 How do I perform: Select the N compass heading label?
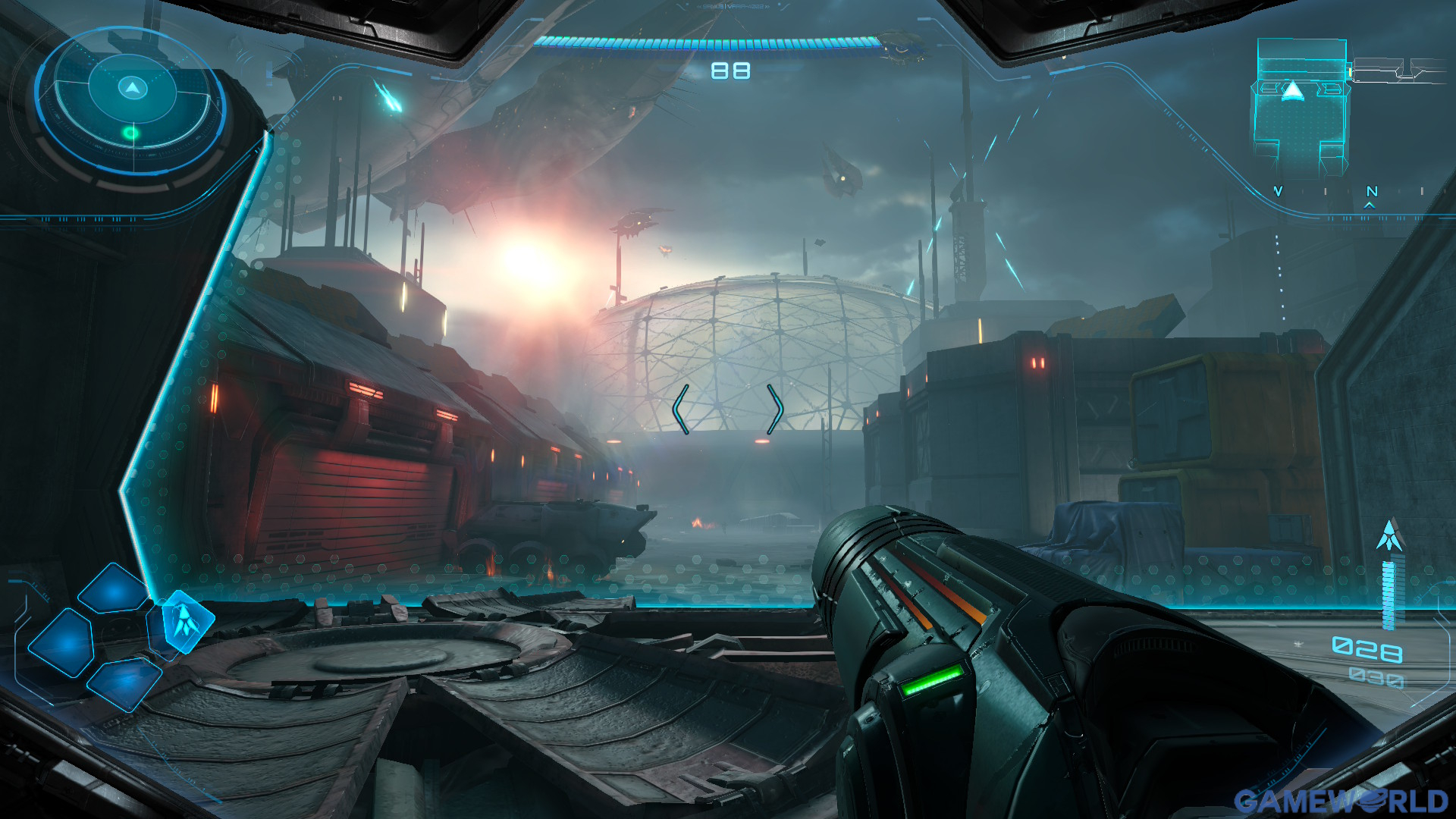tap(1372, 191)
